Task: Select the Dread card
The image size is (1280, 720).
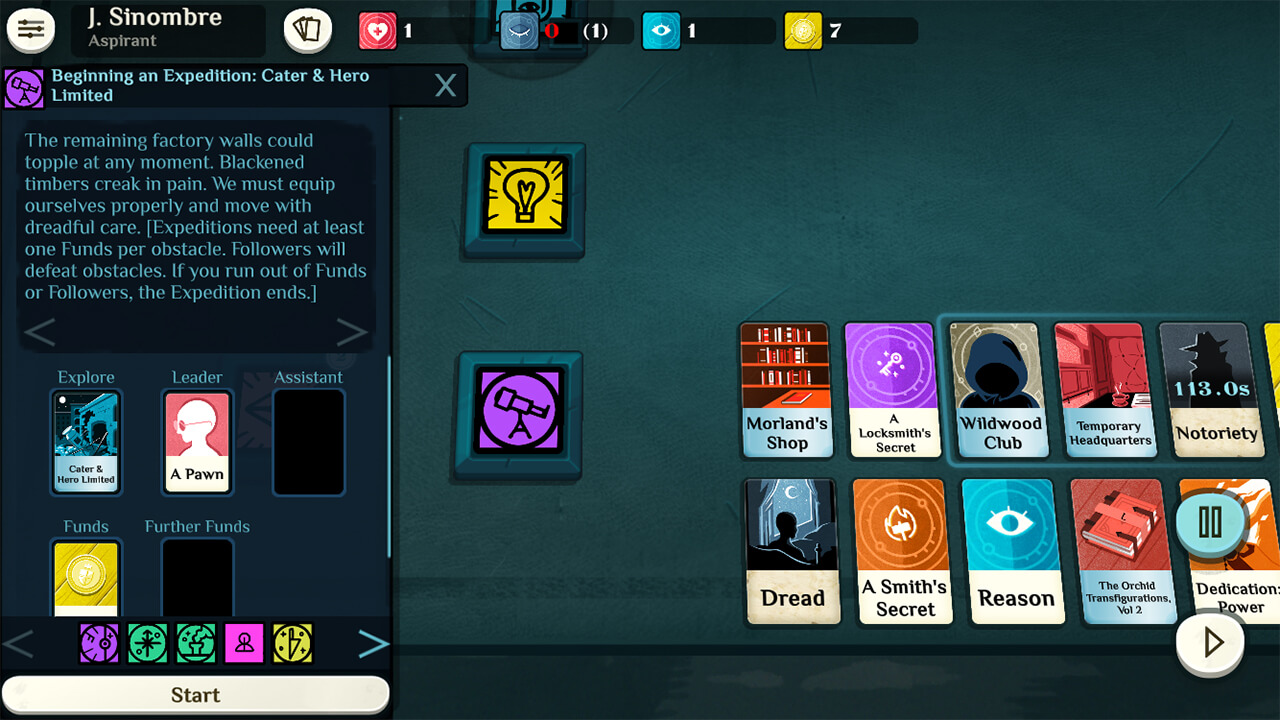Action: click(793, 551)
